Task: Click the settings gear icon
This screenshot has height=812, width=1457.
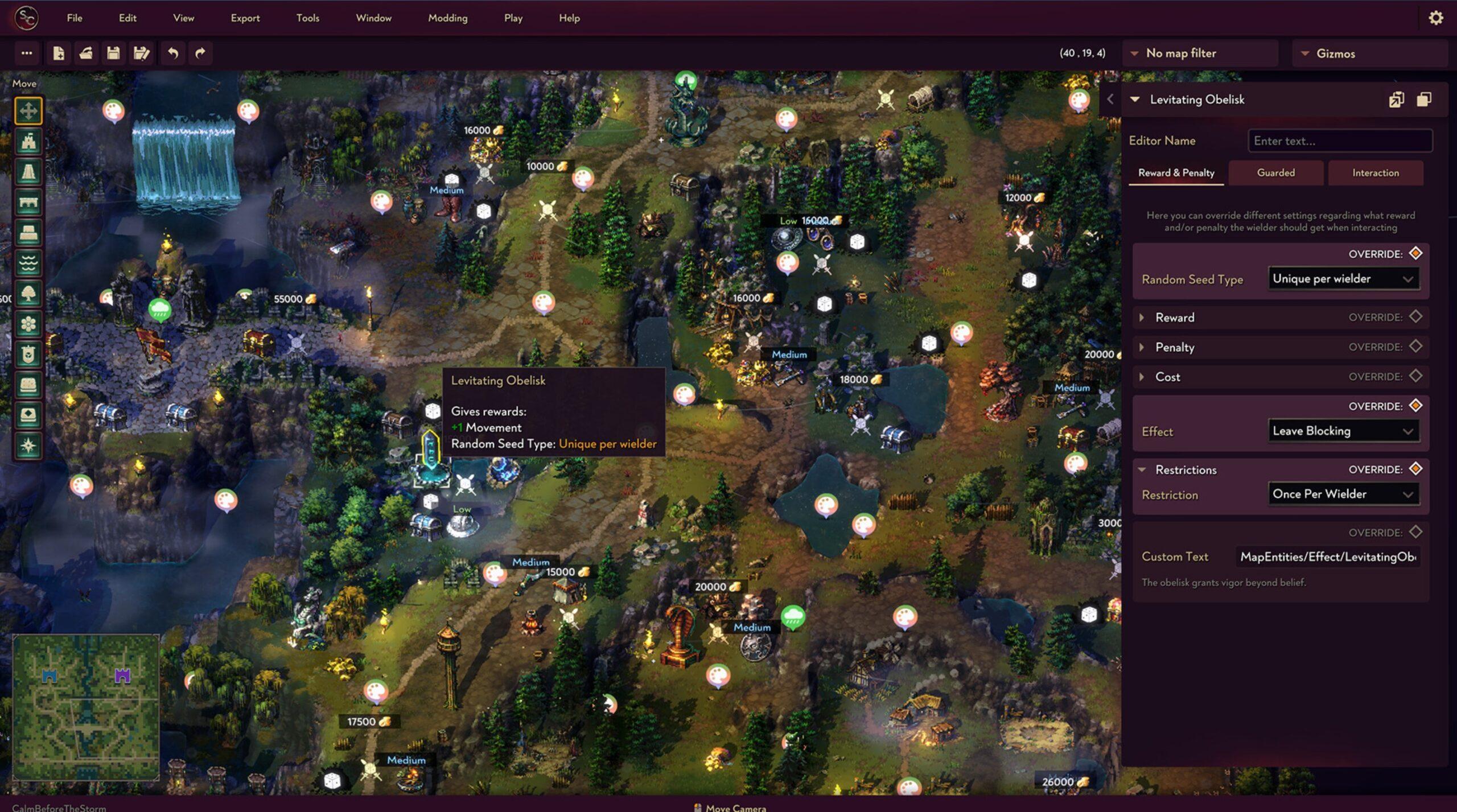Action: (x=1435, y=18)
